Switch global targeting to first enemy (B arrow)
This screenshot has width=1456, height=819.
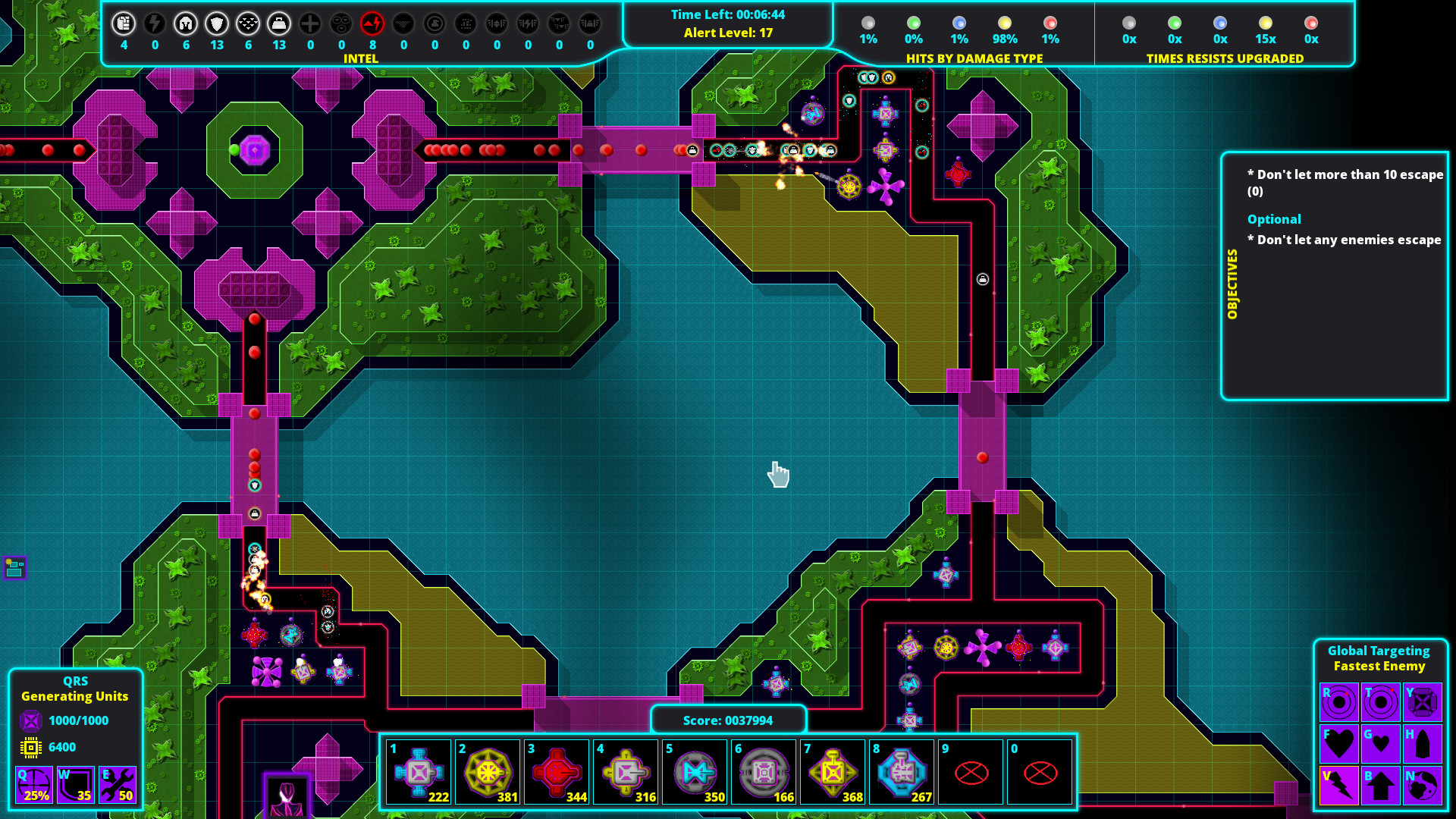pos(1381,785)
